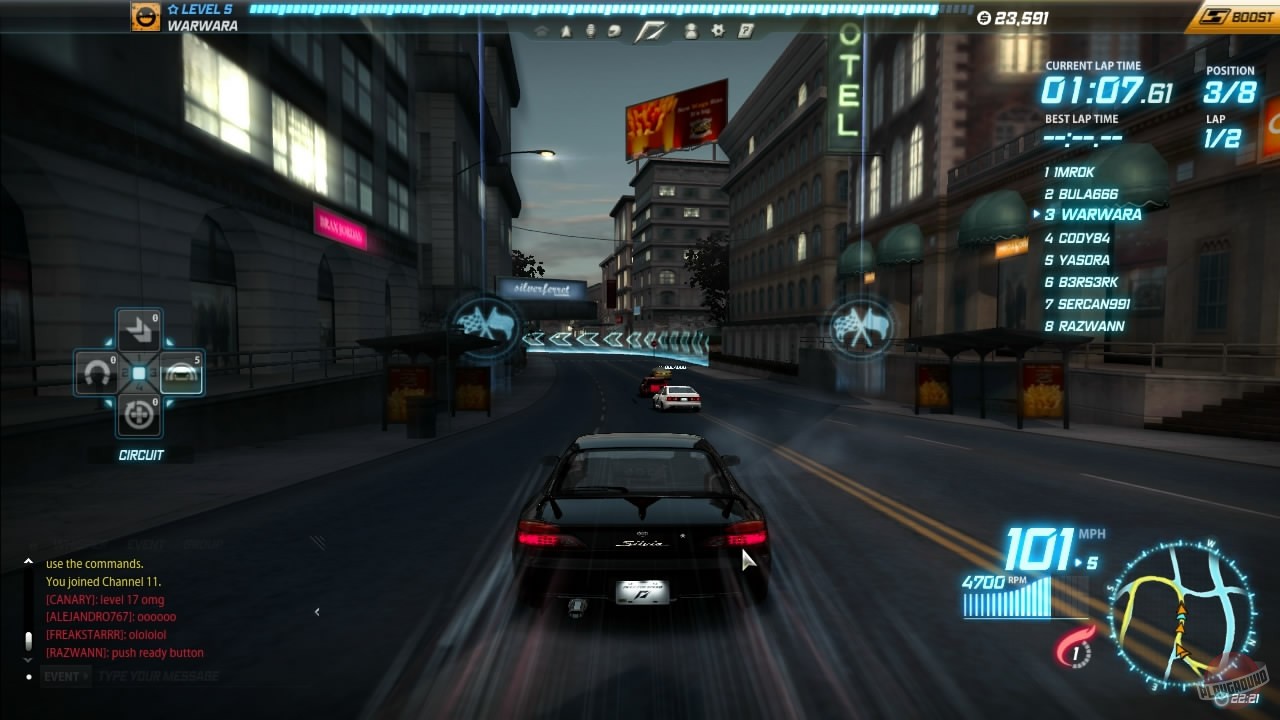Viewport: 1280px width, 720px height.
Task: Collapse the chat panel with the chevron
Action: click(317, 612)
